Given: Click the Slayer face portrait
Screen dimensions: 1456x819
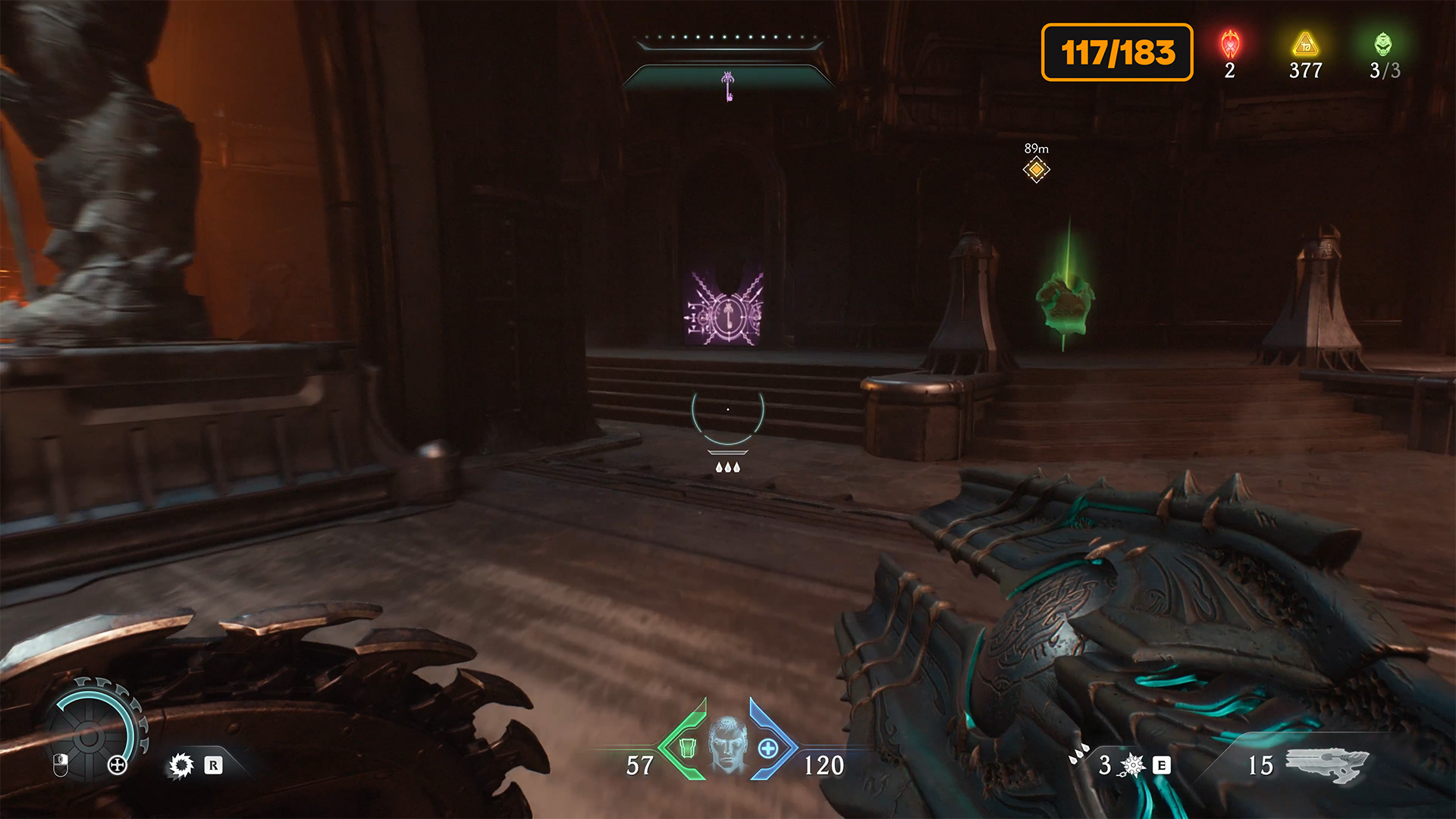Looking at the screenshot, I should pos(727,743).
